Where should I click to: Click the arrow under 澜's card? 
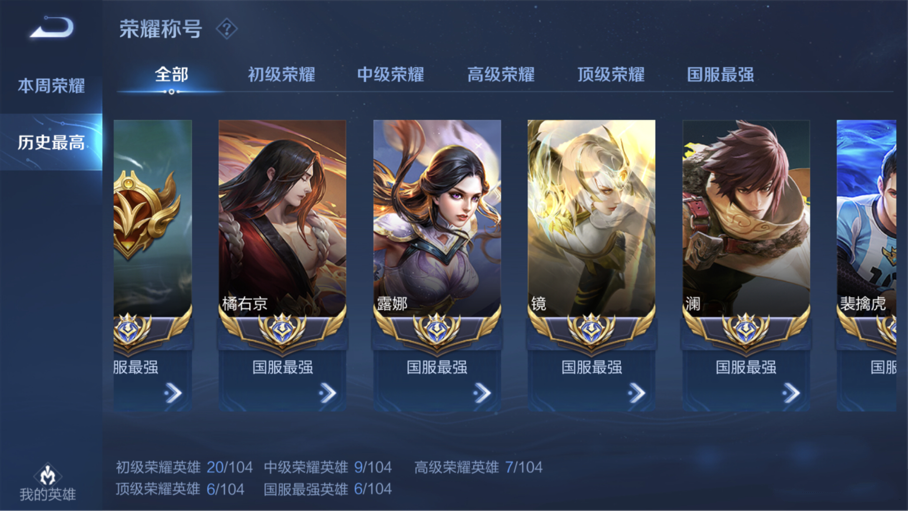coord(791,393)
